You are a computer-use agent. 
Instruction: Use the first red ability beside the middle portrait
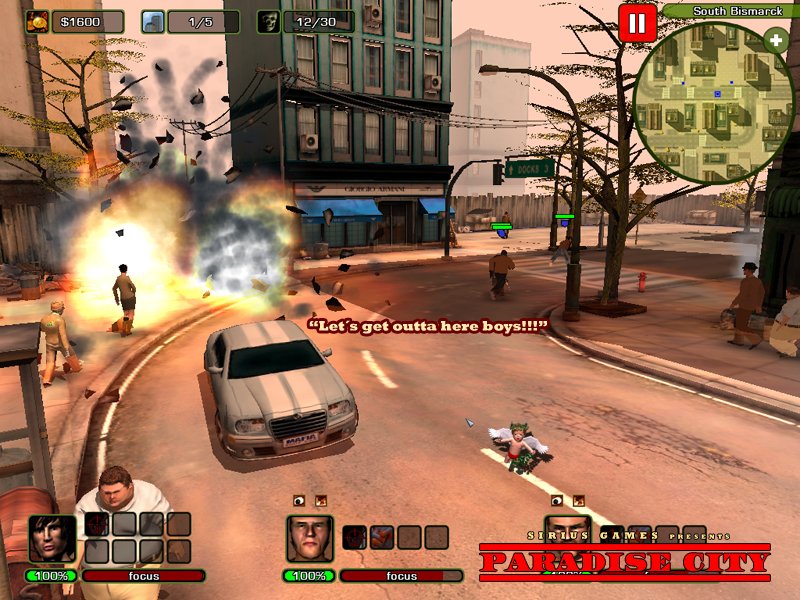pos(355,537)
